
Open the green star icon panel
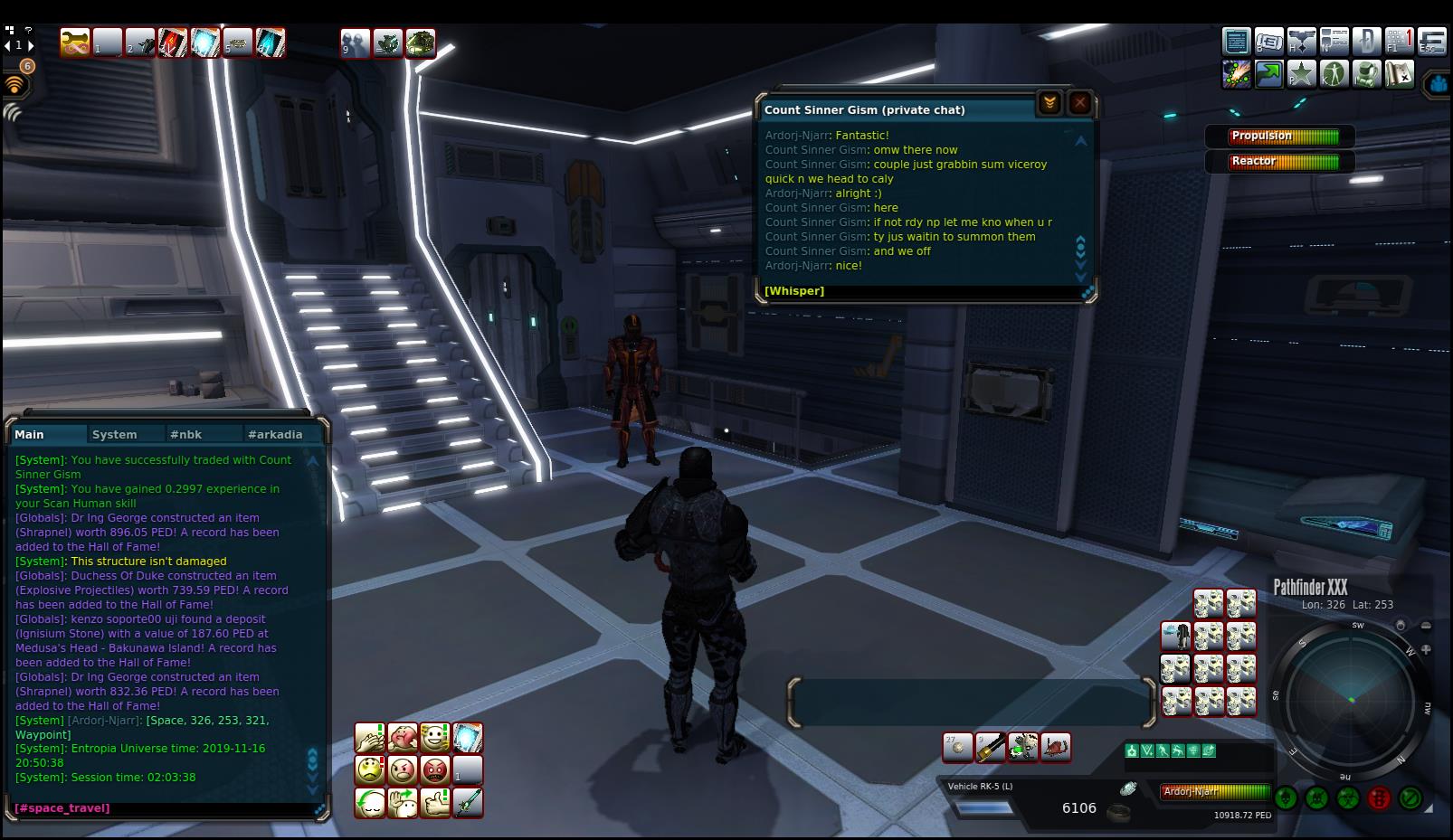click(1301, 74)
